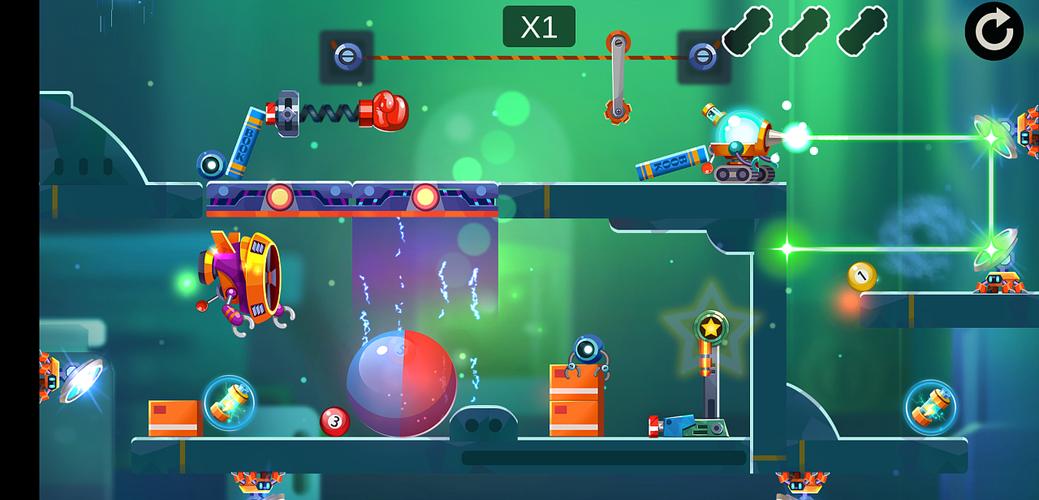This screenshot has width=1039, height=500.
Task: Toggle the X1 game speed button
Action: click(x=538, y=27)
